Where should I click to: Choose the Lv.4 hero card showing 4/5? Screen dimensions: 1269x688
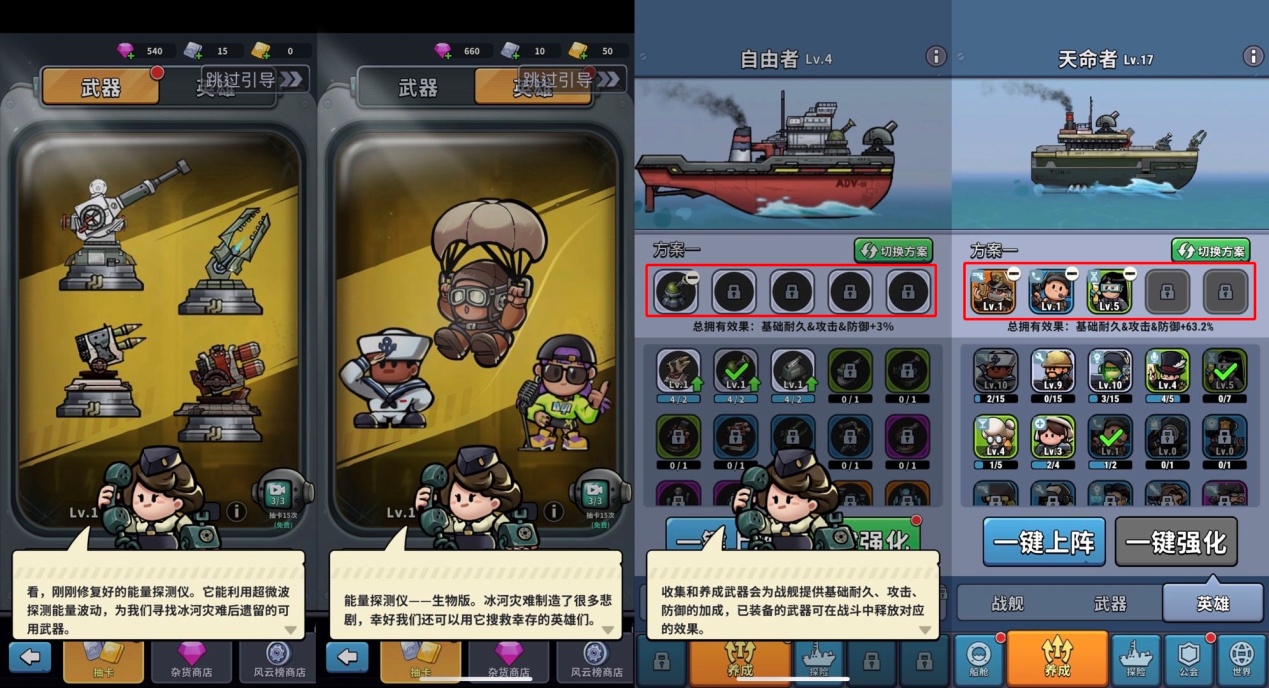click(1168, 372)
